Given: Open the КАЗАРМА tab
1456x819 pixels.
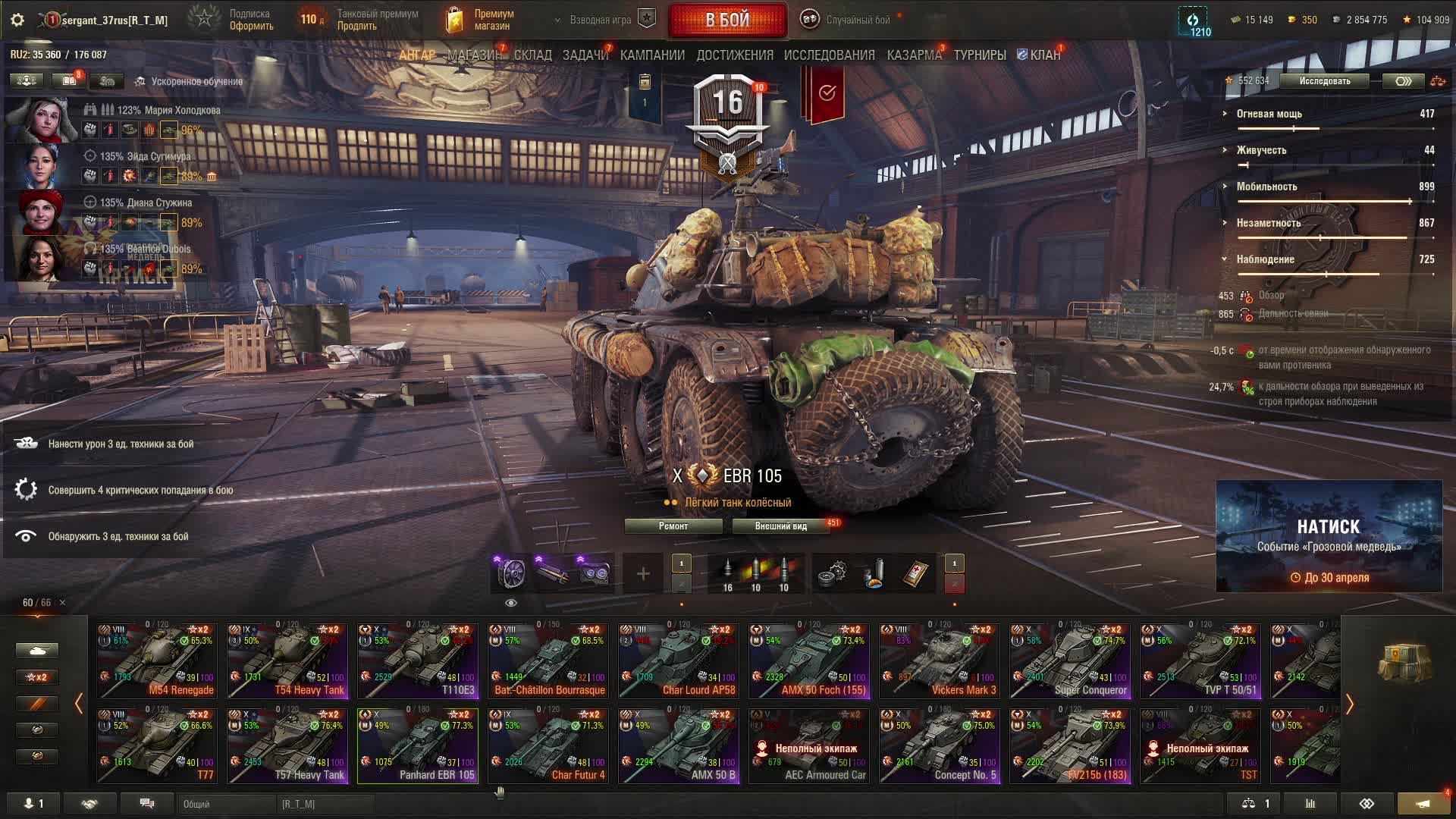Looking at the screenshot, I should tap(914, 55).
